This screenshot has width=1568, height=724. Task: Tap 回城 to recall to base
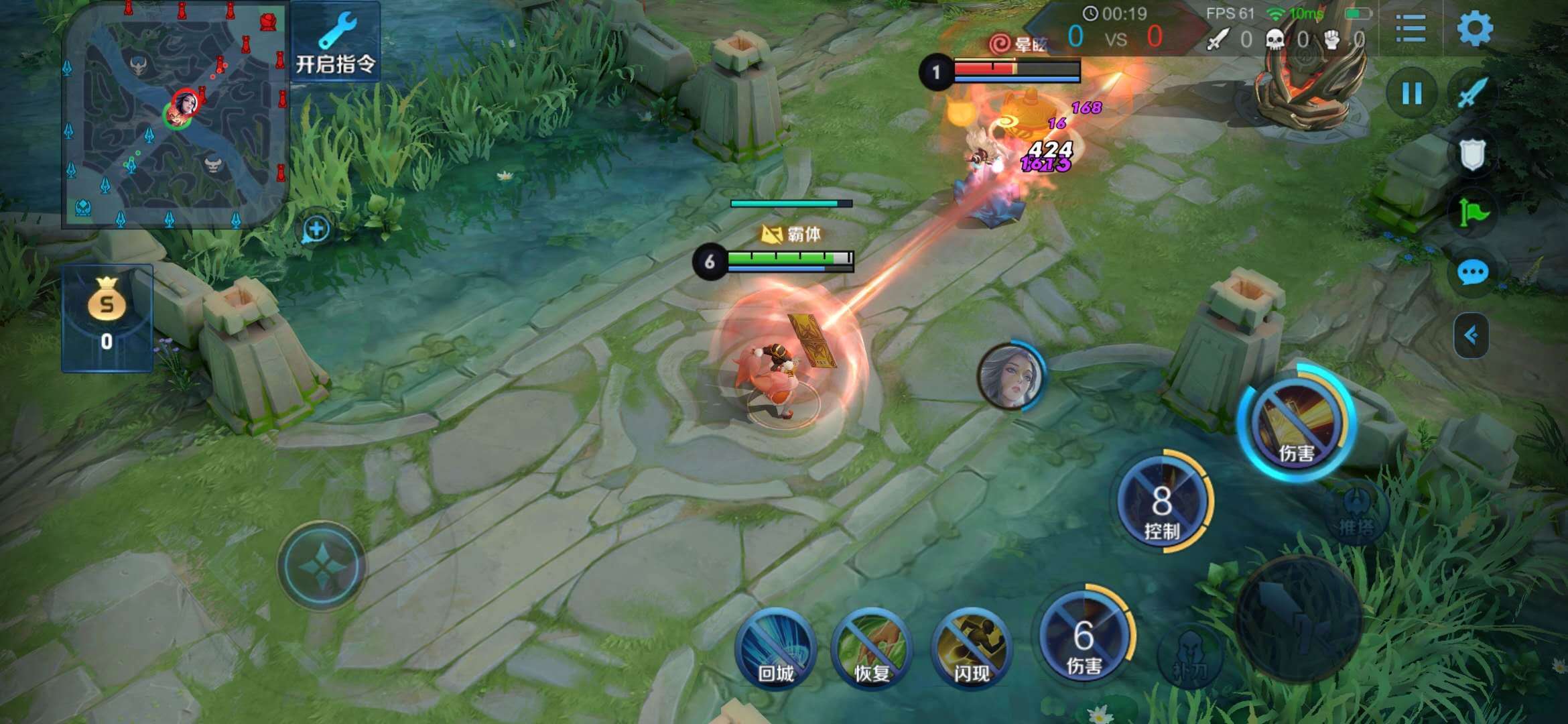click(775, 647)
